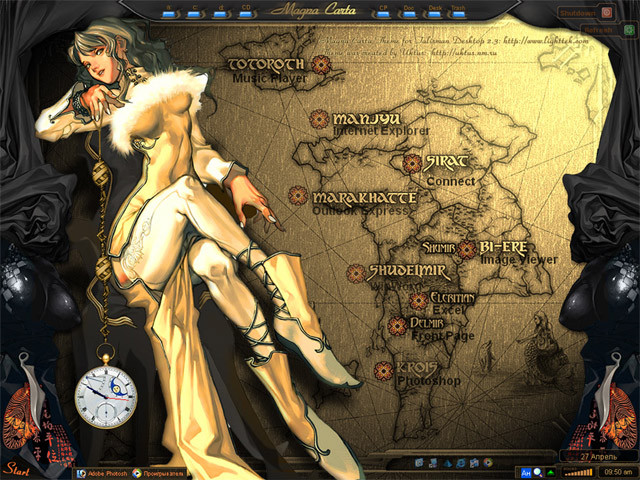This screenshot has width=640, height=480.
Task: Select the Shudelmir map marker
Action: click(356, 272)
